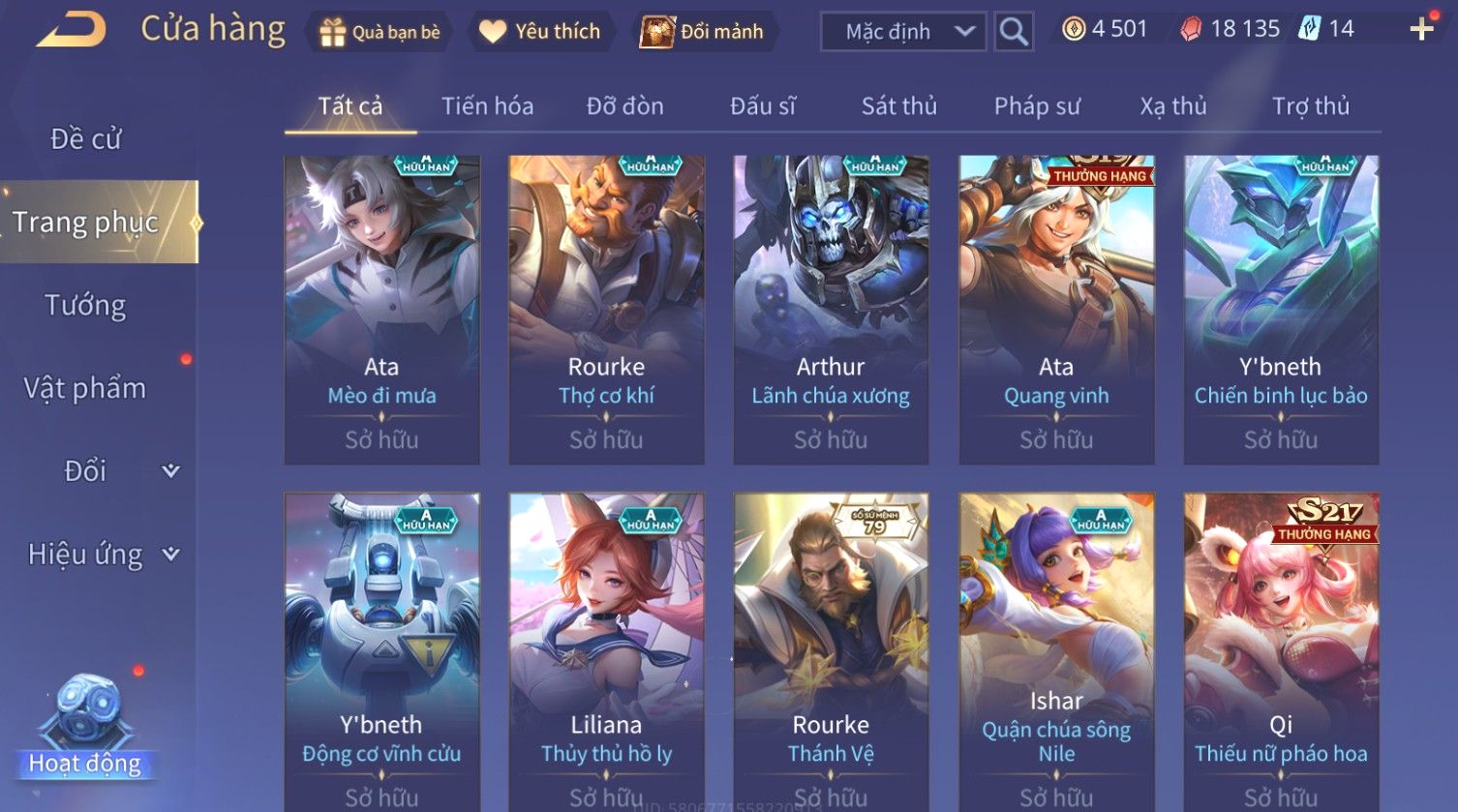1458x812 pixels.
Task: Go to the Vật phẩm section
Action: (85, 389)
